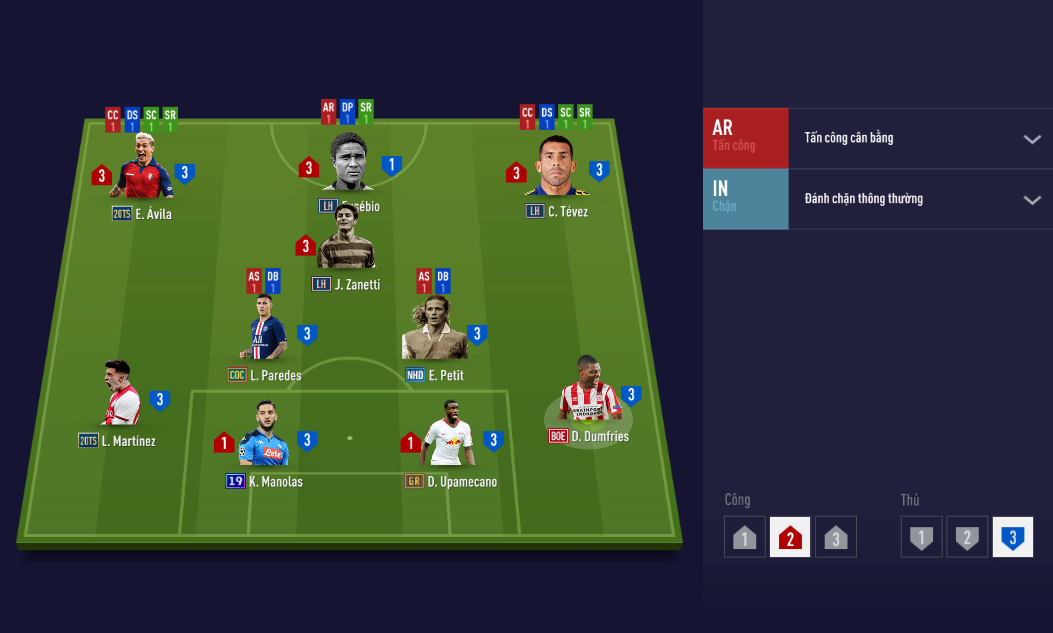Select defender D. Upamecano
Viewport: 1053px width, 633px height.
tap(448, 437)
